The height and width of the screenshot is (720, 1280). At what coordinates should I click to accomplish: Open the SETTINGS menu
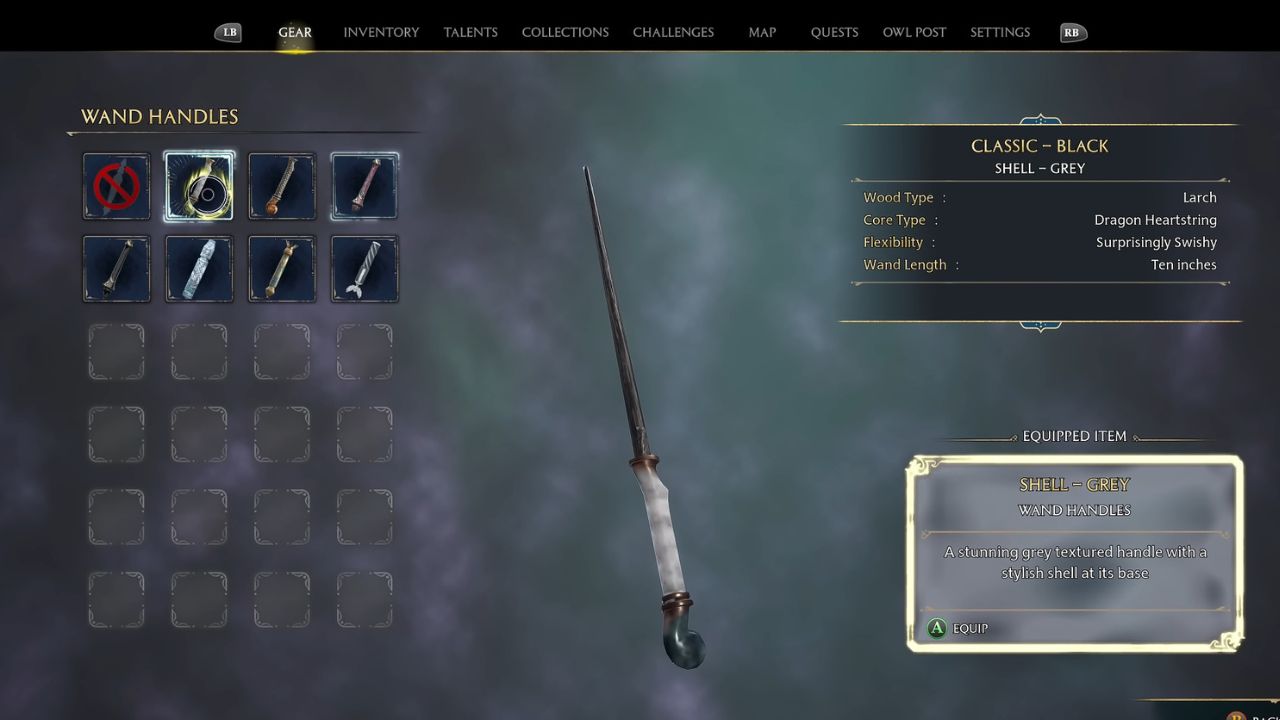999,32
